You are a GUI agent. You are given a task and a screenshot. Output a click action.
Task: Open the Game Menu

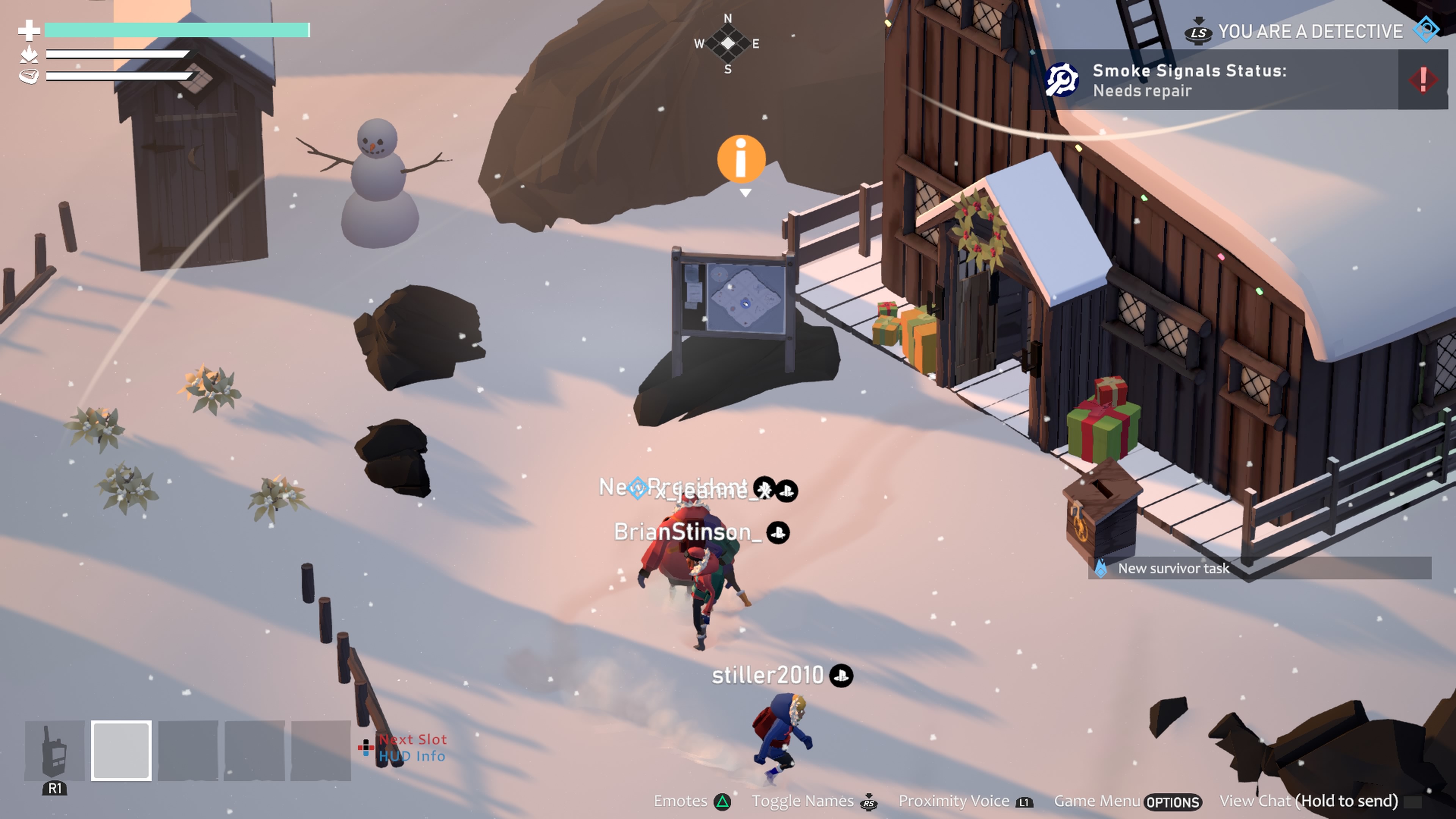click(x=1127, y=802)
